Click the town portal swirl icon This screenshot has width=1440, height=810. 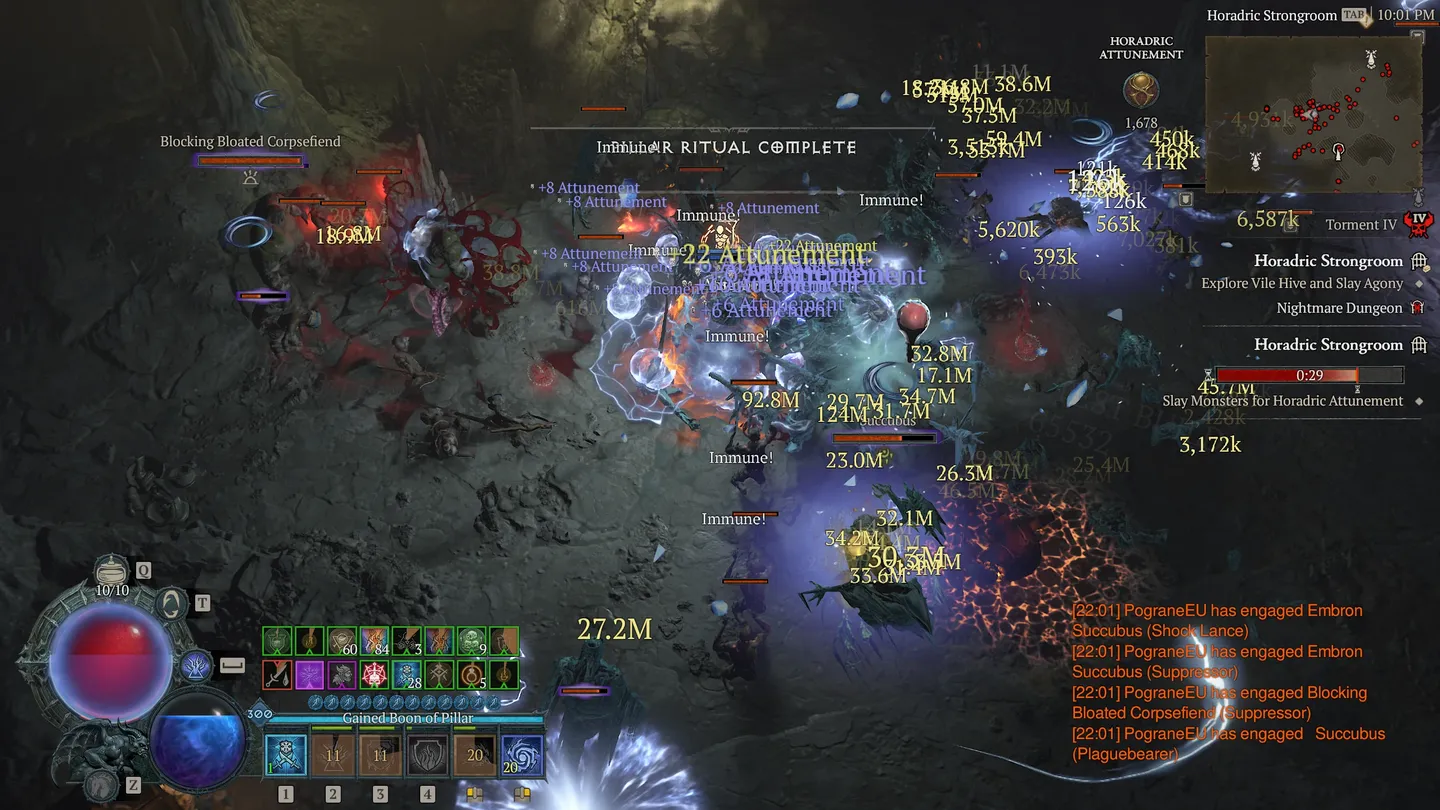(x=173, y=603)
